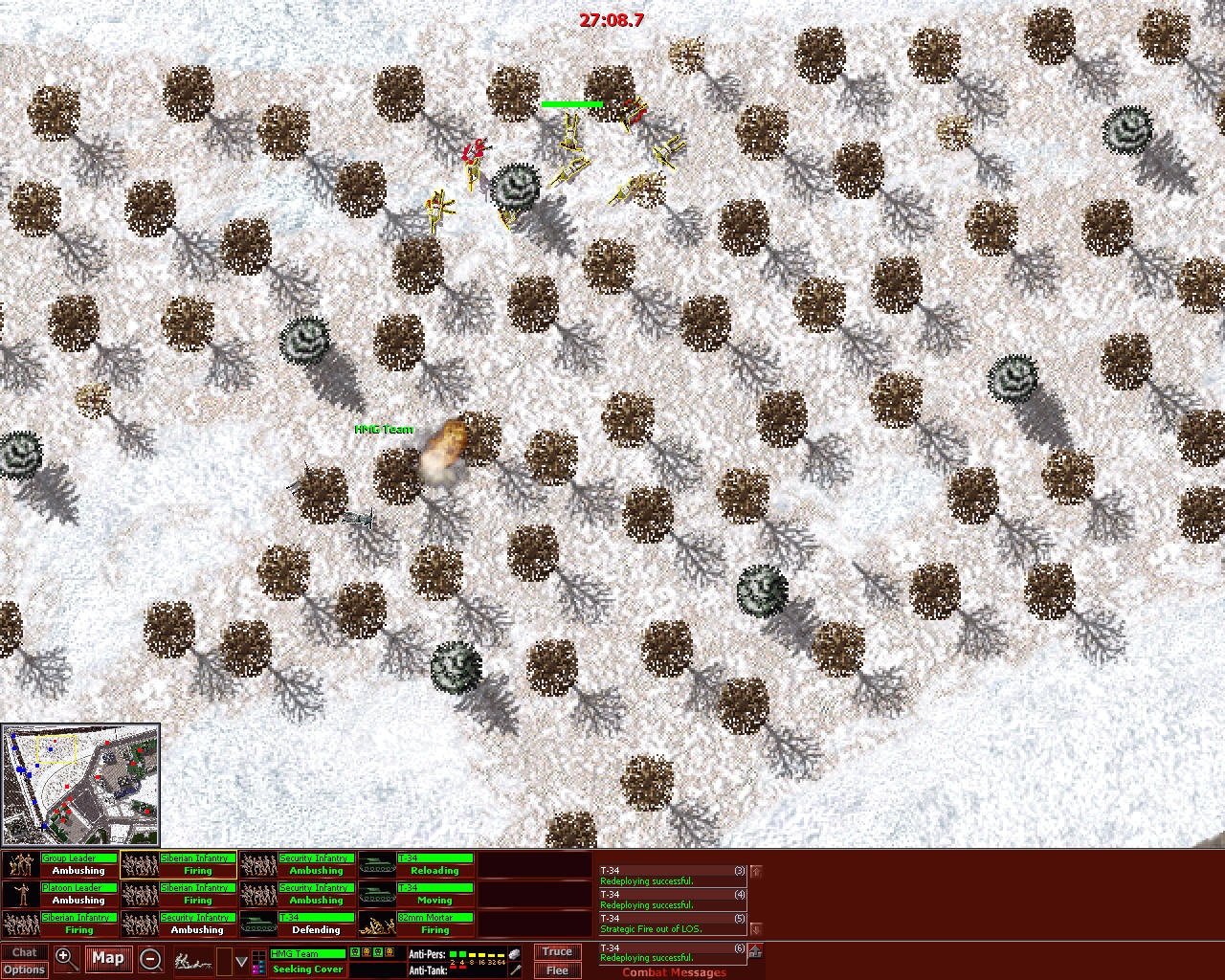1225x980 pixels.
Task: Select the reloading T-34 tank icon
Action: 379,864
